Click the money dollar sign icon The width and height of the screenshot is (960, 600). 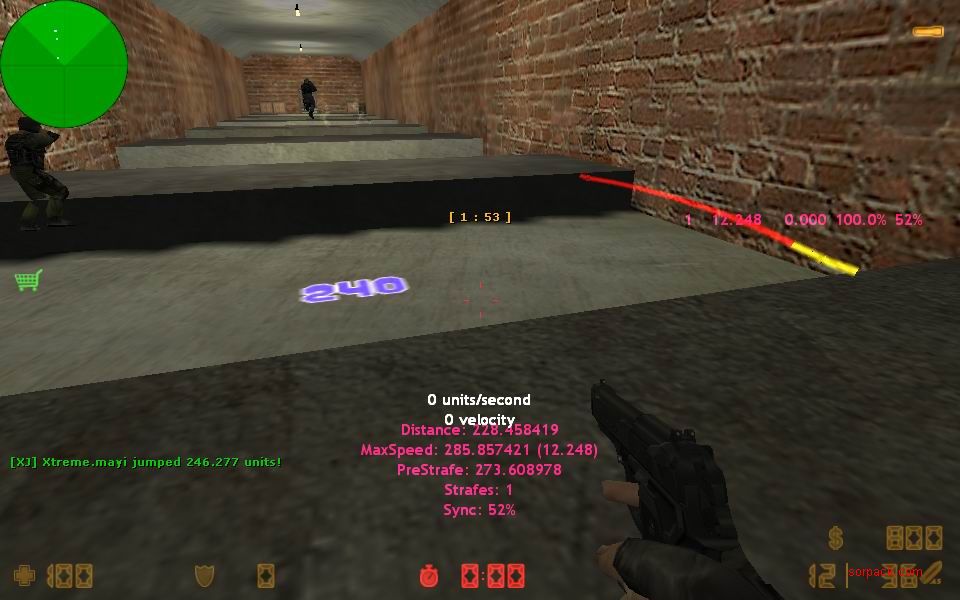pyautogui.click(x=836, y=538)
